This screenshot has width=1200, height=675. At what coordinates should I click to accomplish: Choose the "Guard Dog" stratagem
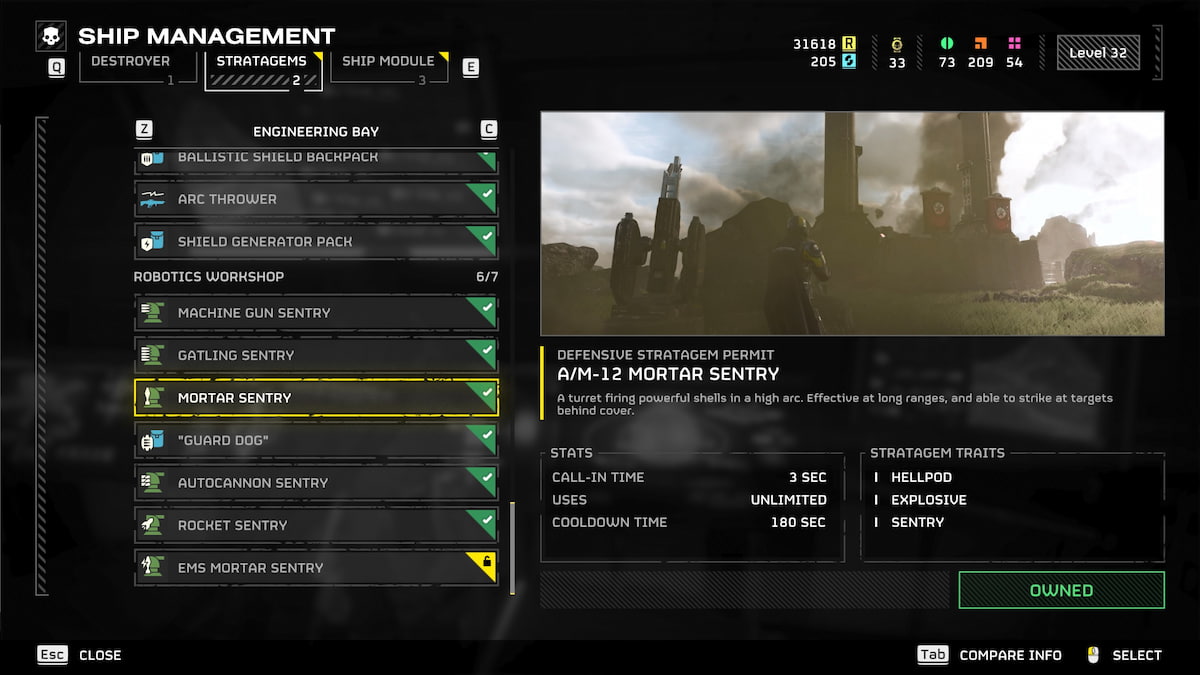(315, 440)
